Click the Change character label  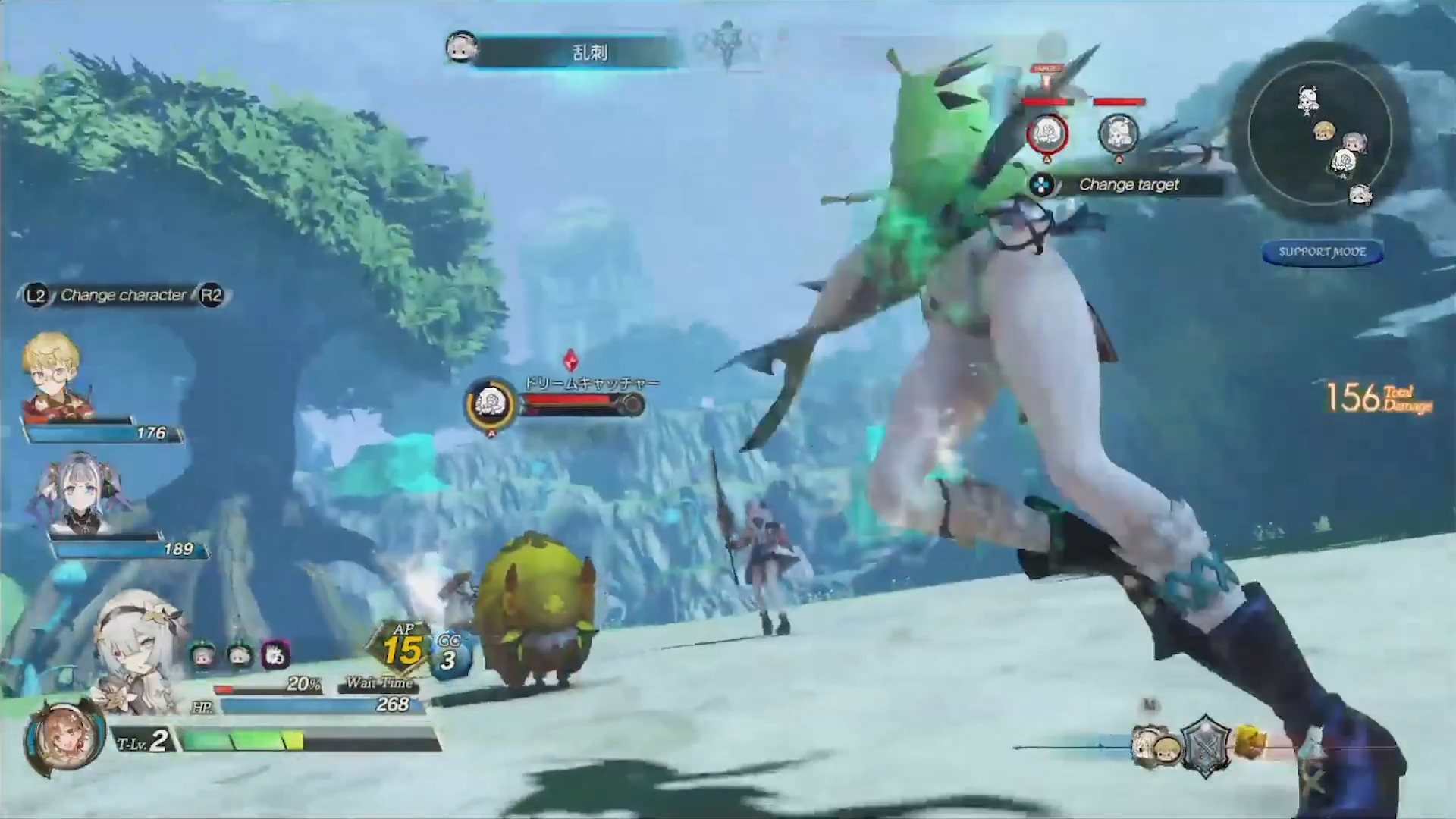123,295
